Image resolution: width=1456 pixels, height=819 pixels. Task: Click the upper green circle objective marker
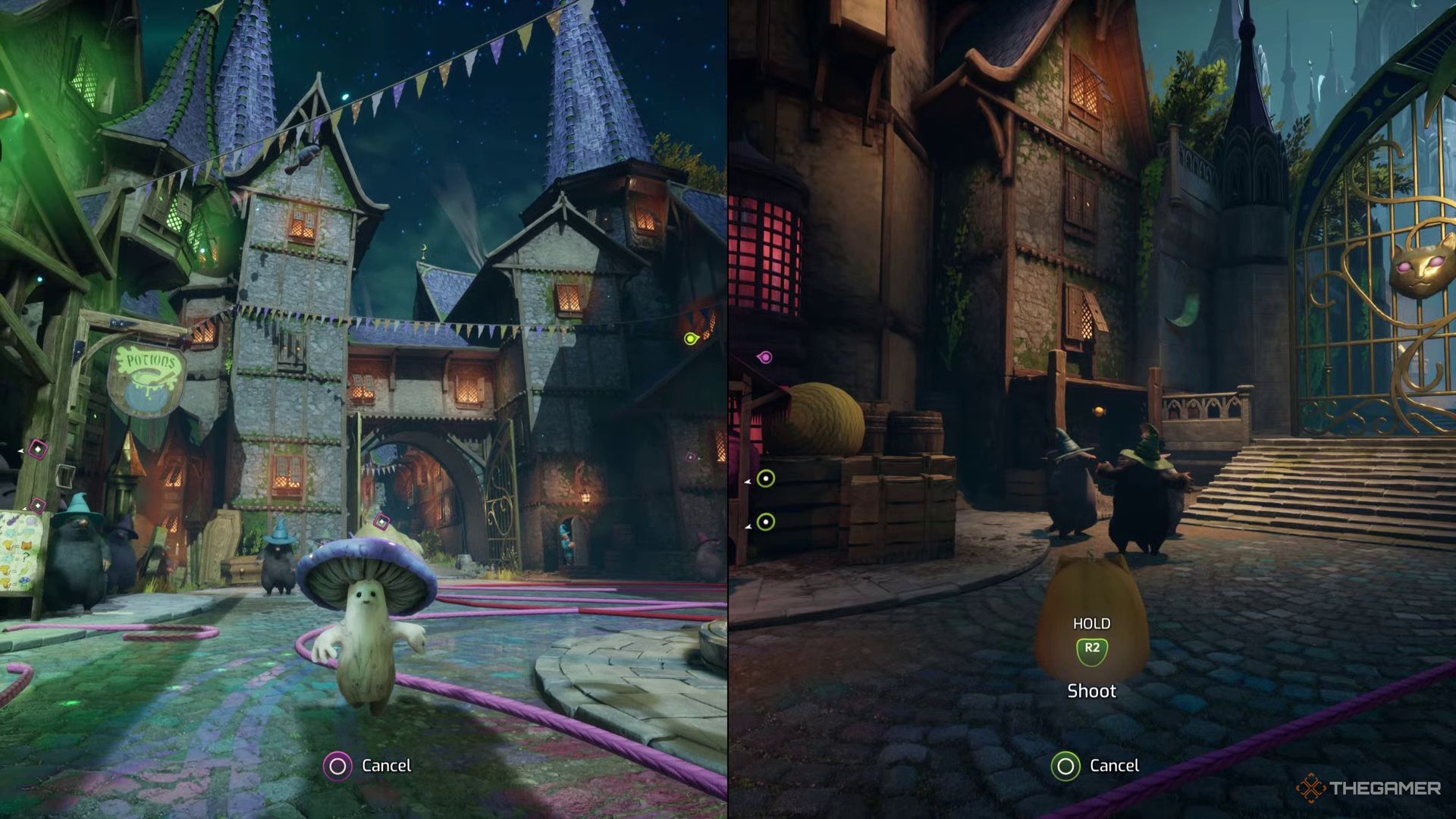tap(766, 479)
